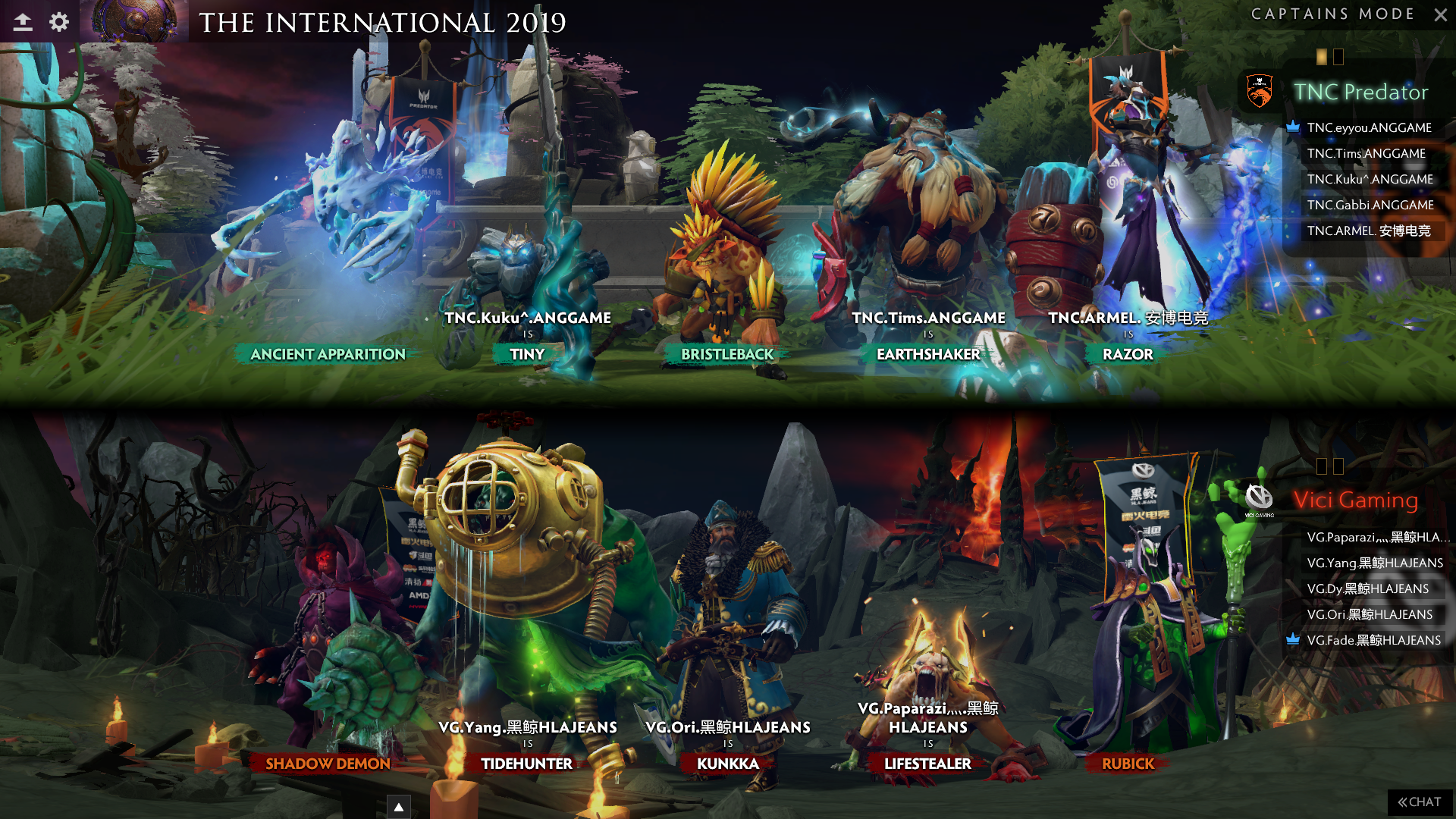The width and height of the screenshot is (1456, 819).
Task: Close the Captains Mode screen
Action: coord(1440,14)
